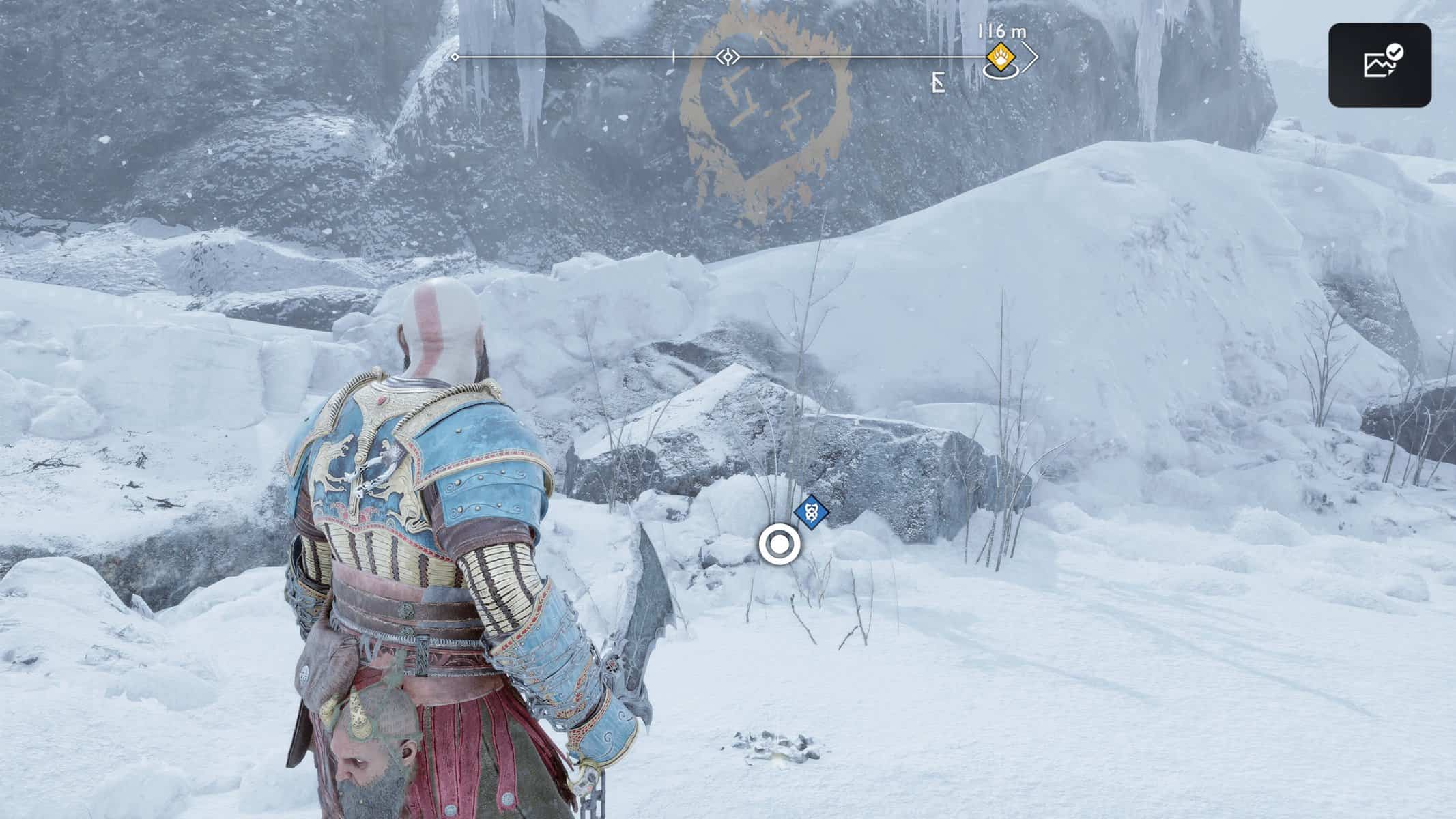Open the screenshot captured notification

point(1379,65)
